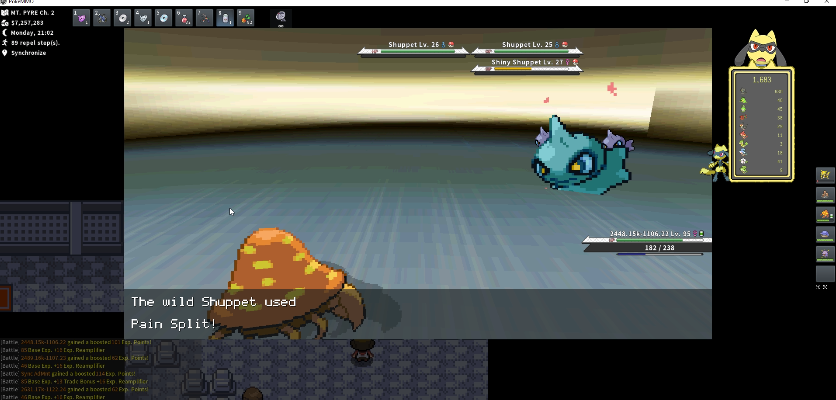Image resolution: width=836 pixels, height=400 pixels.
Task: Use the red potion in hotbar slot 6
Action: coord(184,17)
